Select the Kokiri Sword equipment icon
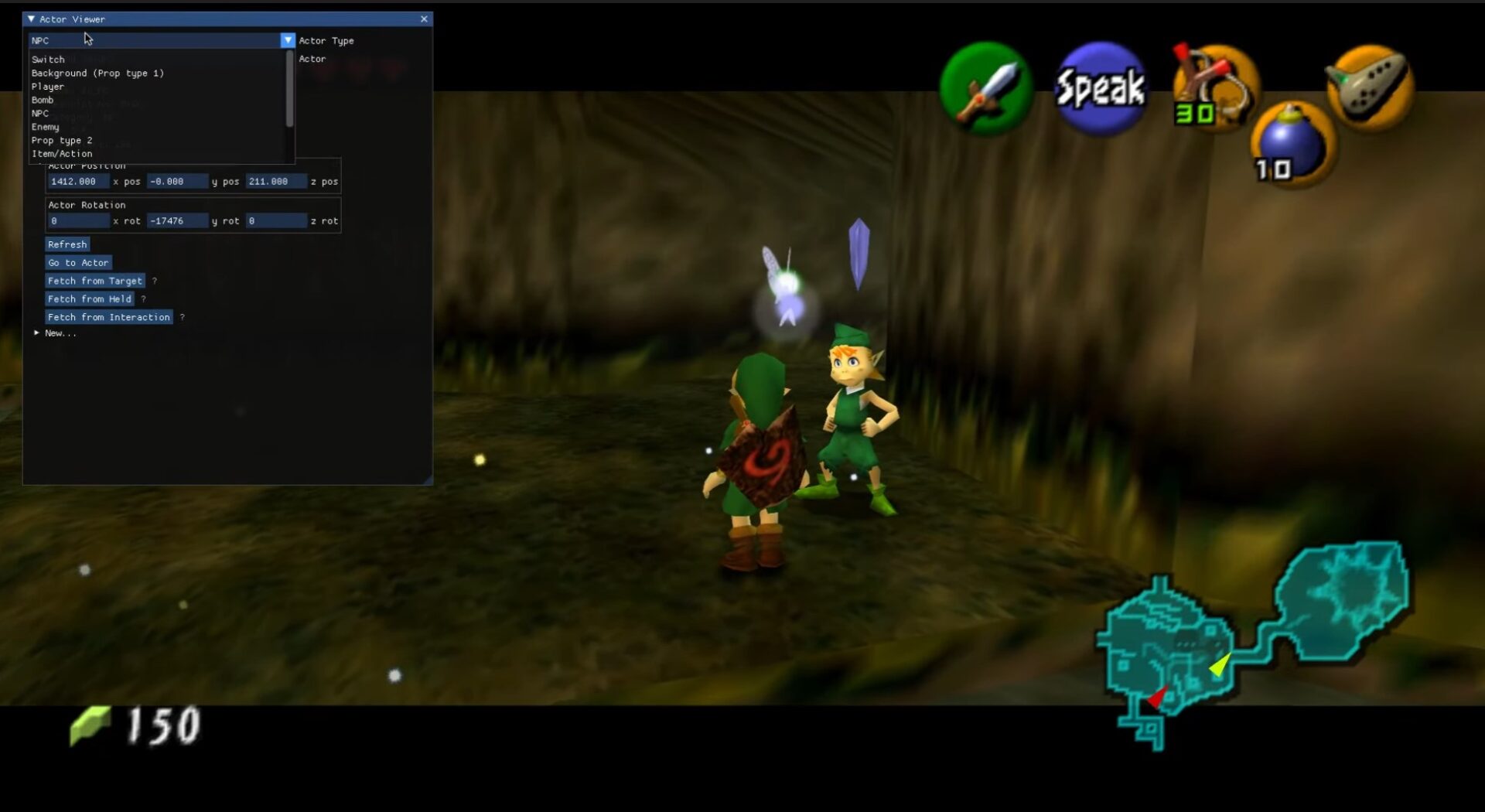Image resolution: width=1485 pixels, height=812 pixels. pyautogui.click(x=985, y=87)
